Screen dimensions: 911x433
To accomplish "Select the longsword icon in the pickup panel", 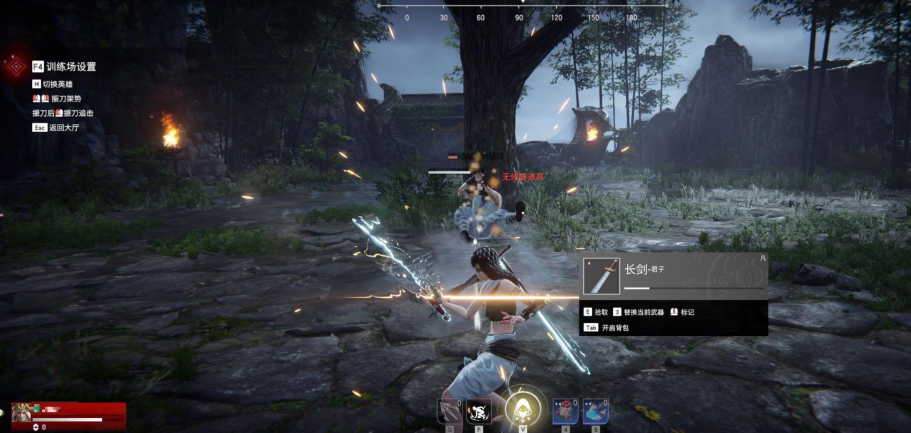I will pyautogui.click(x=601, y=275).
